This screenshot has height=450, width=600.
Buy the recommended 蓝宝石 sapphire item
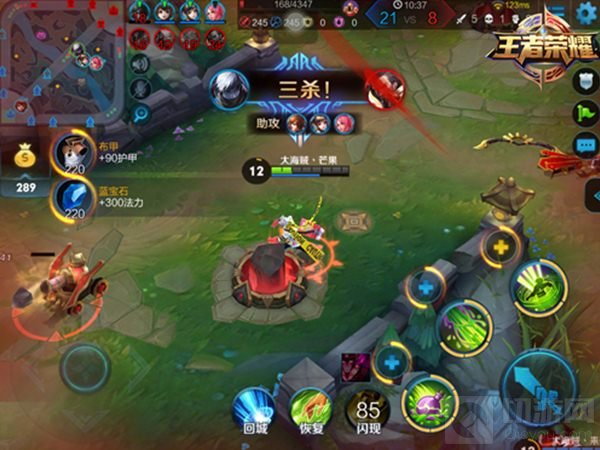pyautogui.click(x=71, y=200)
